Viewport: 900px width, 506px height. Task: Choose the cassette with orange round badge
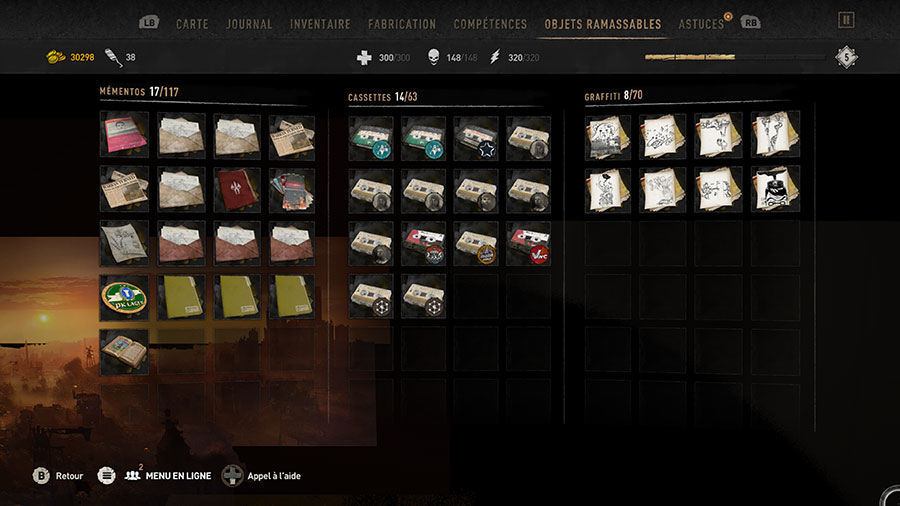point(477,245)
